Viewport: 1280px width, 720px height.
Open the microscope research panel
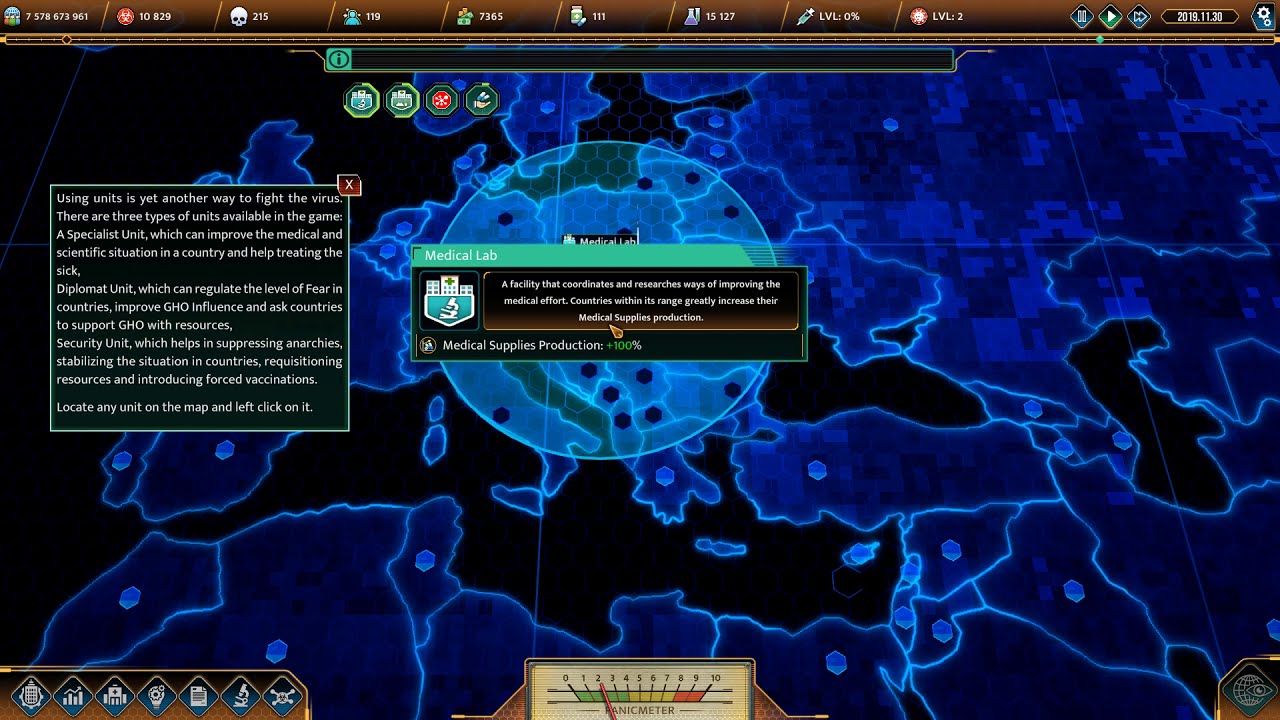[x=241, y=695]
